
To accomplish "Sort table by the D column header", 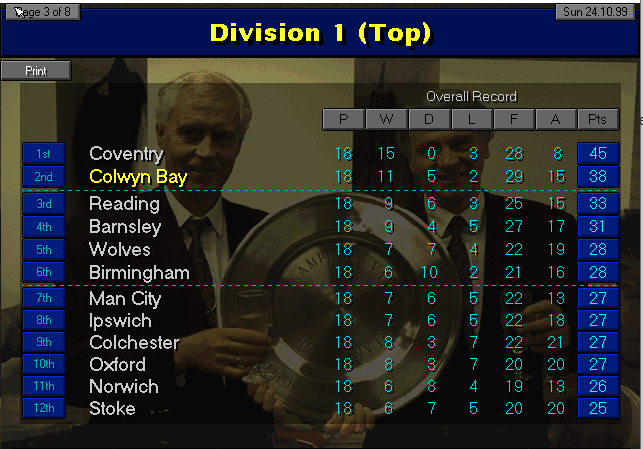I will 428,120.
